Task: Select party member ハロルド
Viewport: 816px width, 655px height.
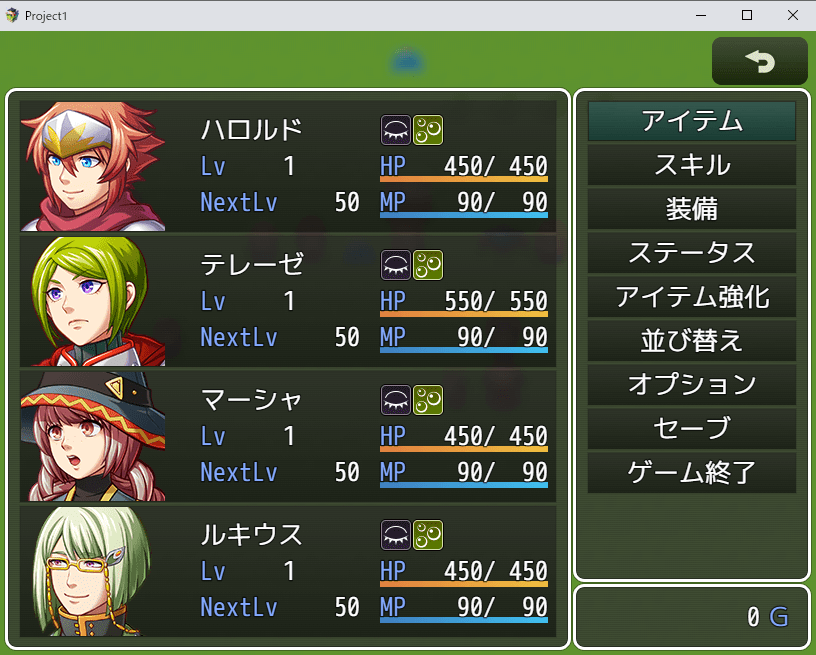Action: click(288, 166)
